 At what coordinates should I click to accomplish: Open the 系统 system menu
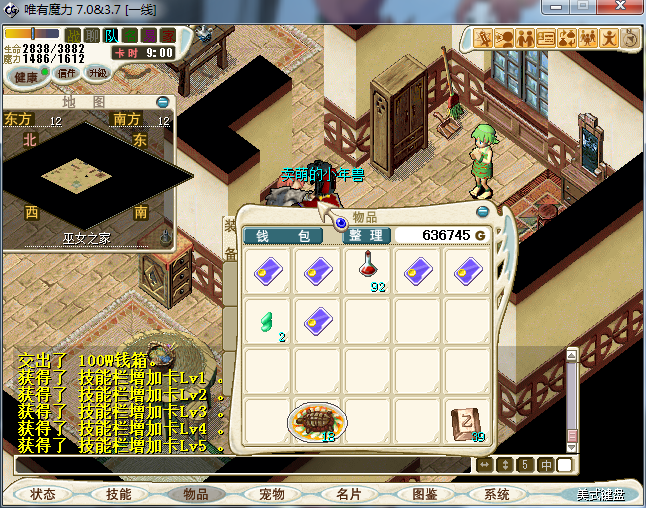(497, 494)
